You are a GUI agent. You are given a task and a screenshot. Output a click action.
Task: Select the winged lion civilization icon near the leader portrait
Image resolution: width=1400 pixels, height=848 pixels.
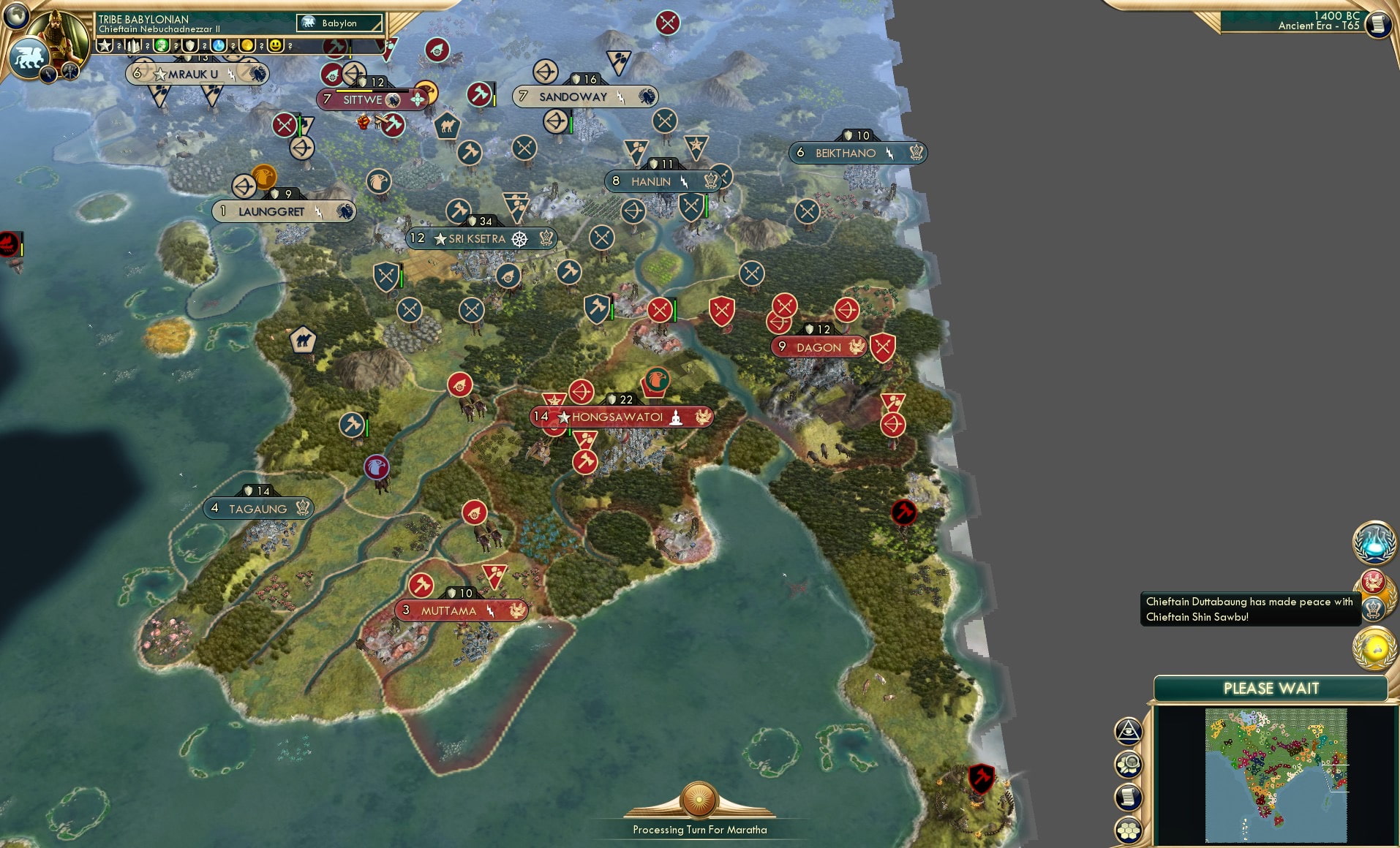click(30, 57)
